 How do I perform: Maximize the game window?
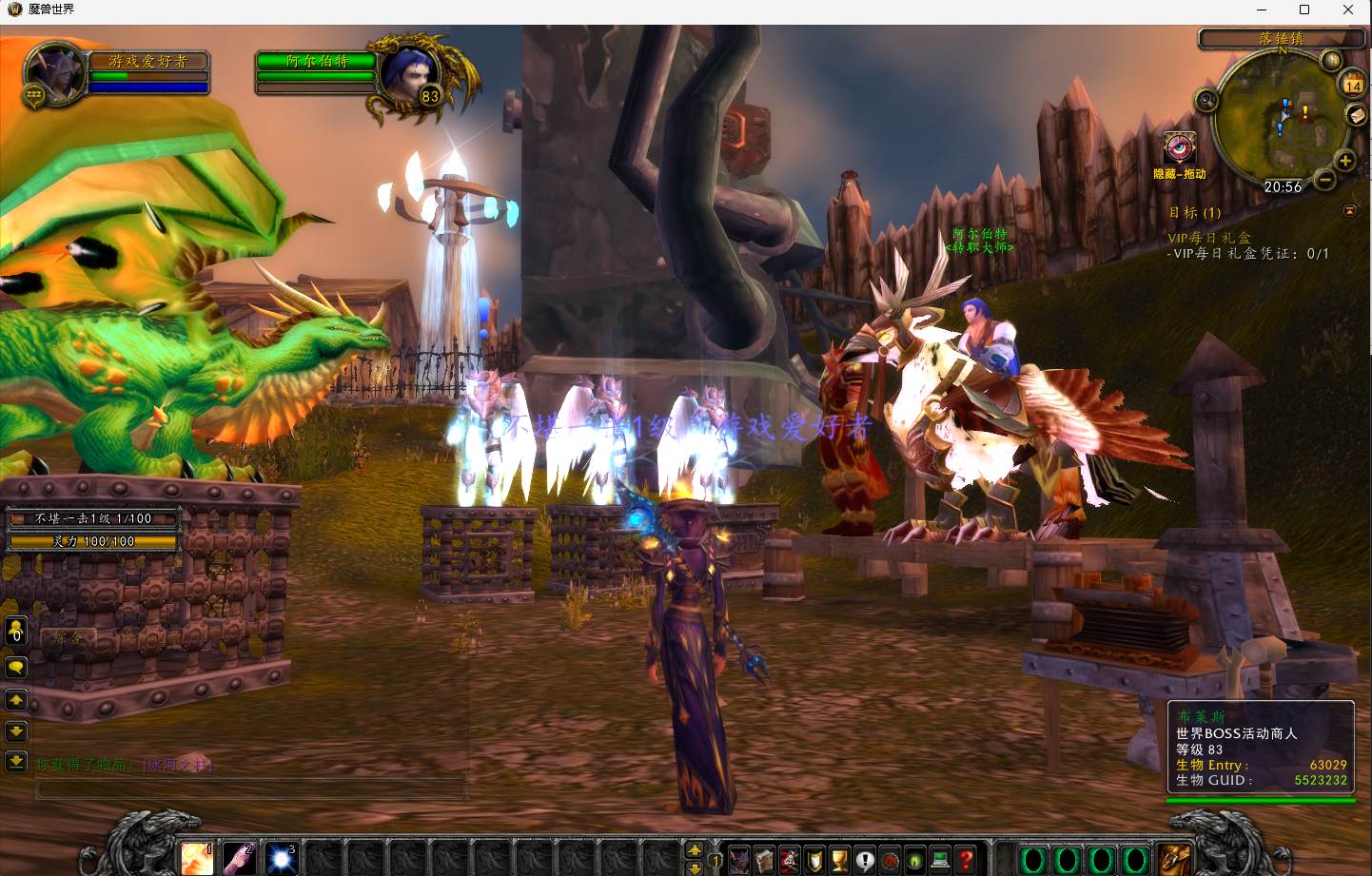[x=1304, y=10]
